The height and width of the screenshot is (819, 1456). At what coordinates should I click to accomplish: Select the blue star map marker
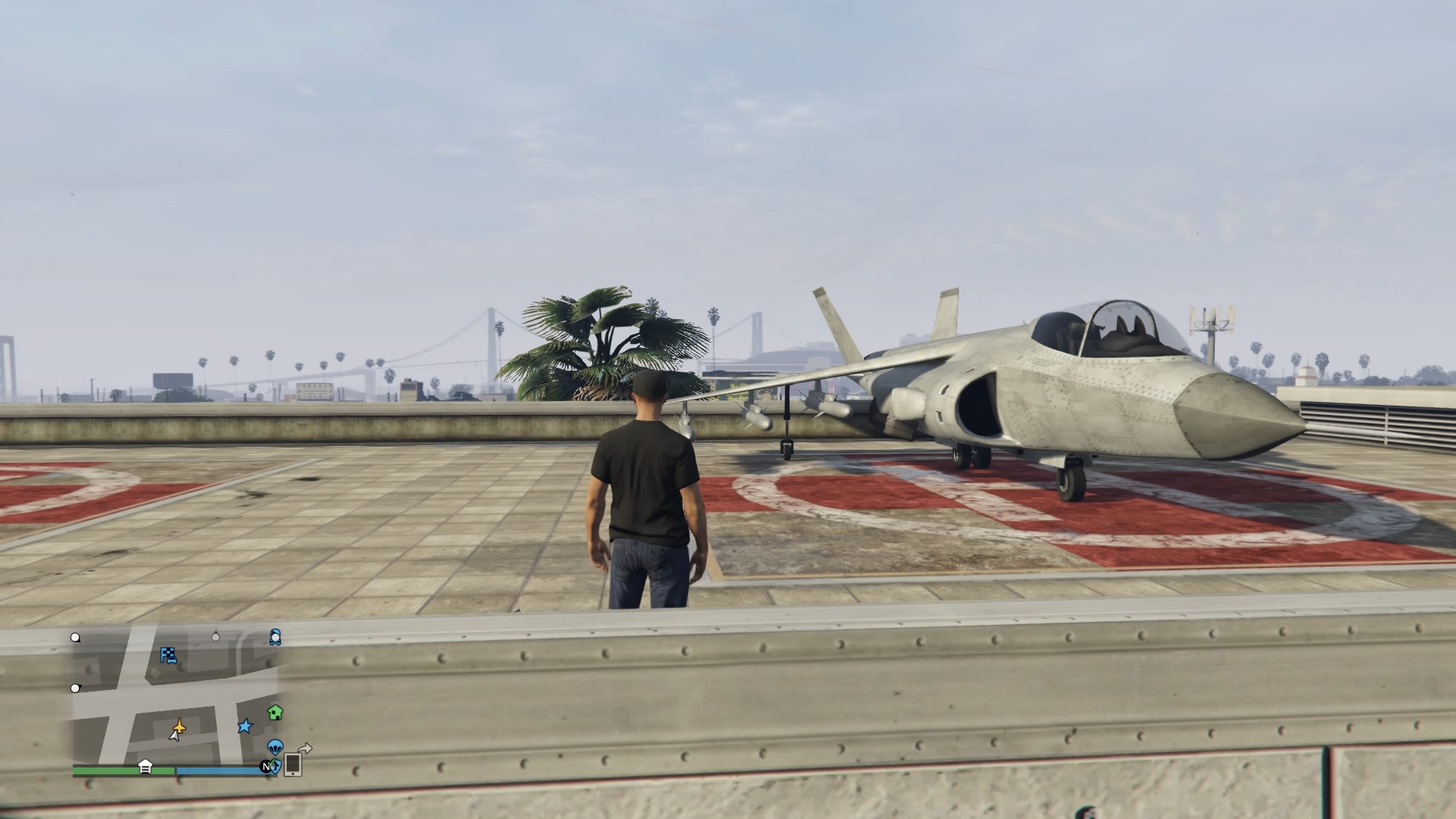pos(244,726)
